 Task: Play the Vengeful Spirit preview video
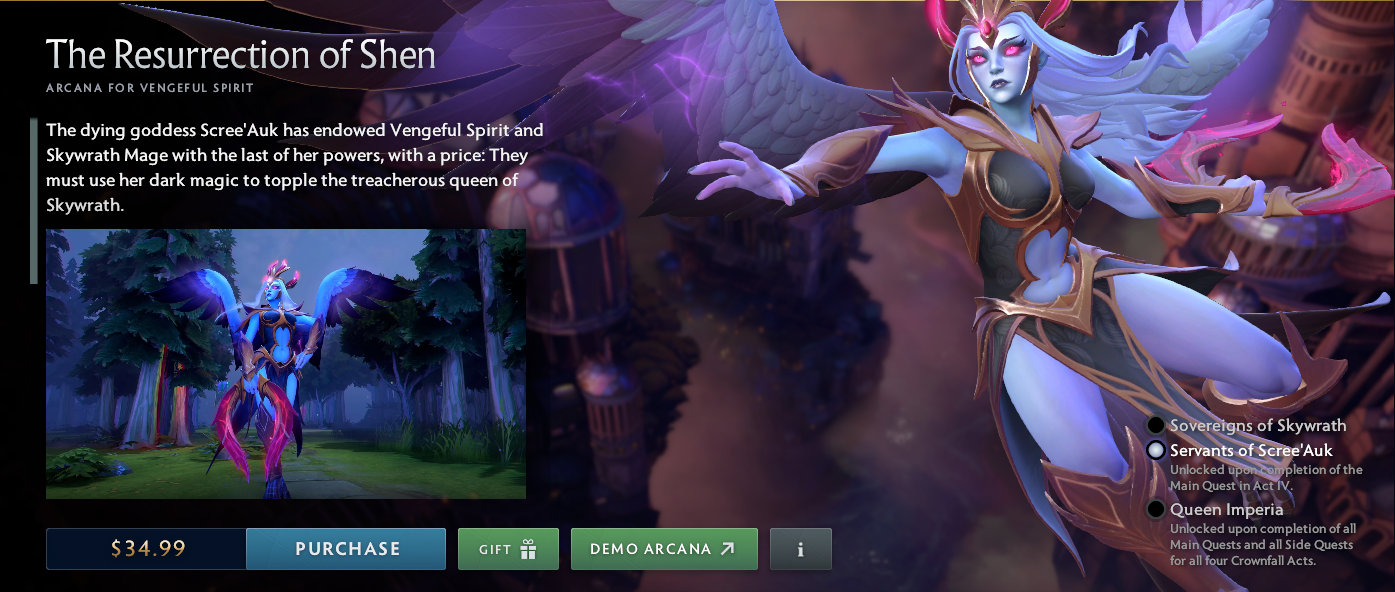[x=286, y=364]
